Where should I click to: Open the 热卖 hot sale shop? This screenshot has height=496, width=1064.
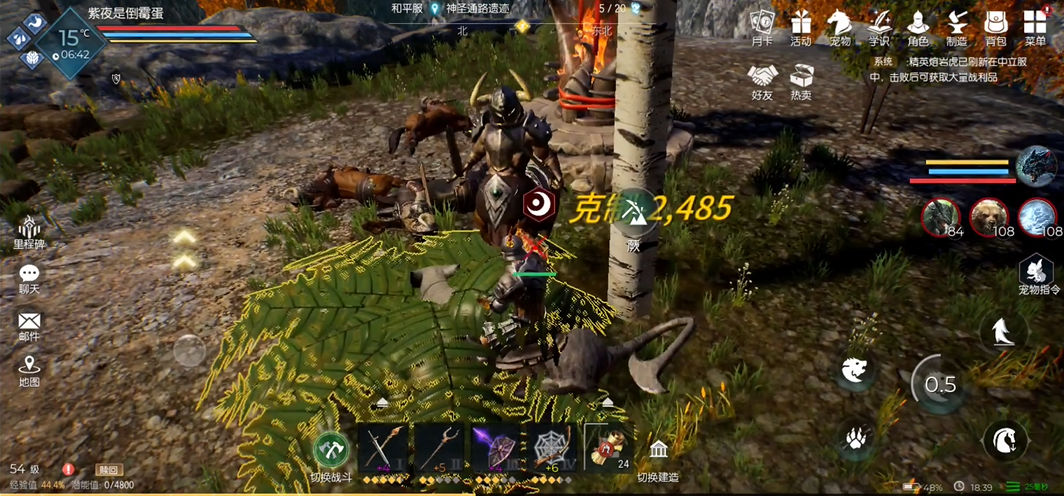coord(801,80)
